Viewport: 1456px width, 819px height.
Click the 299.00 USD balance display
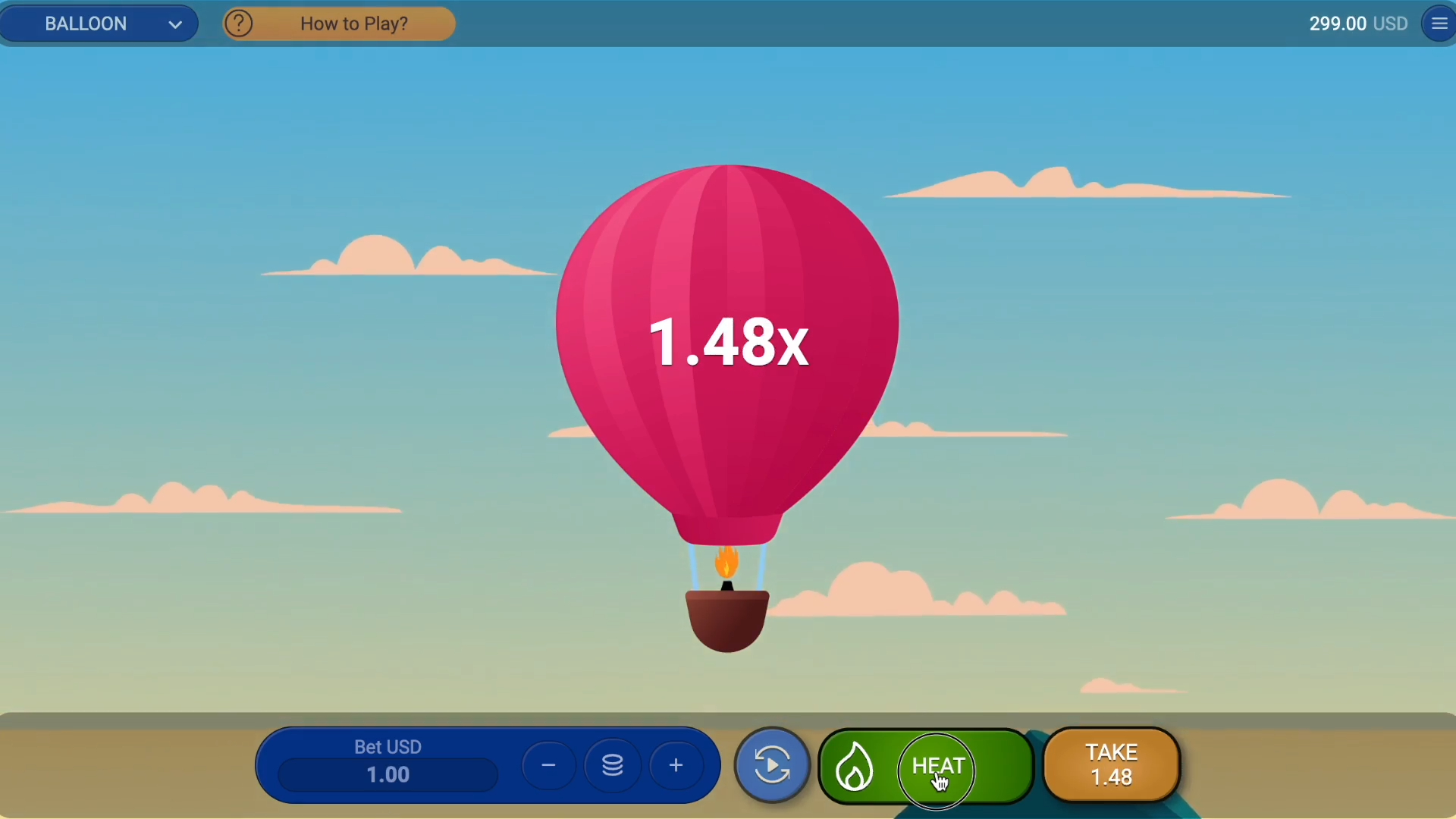(x=1357, y=24)
